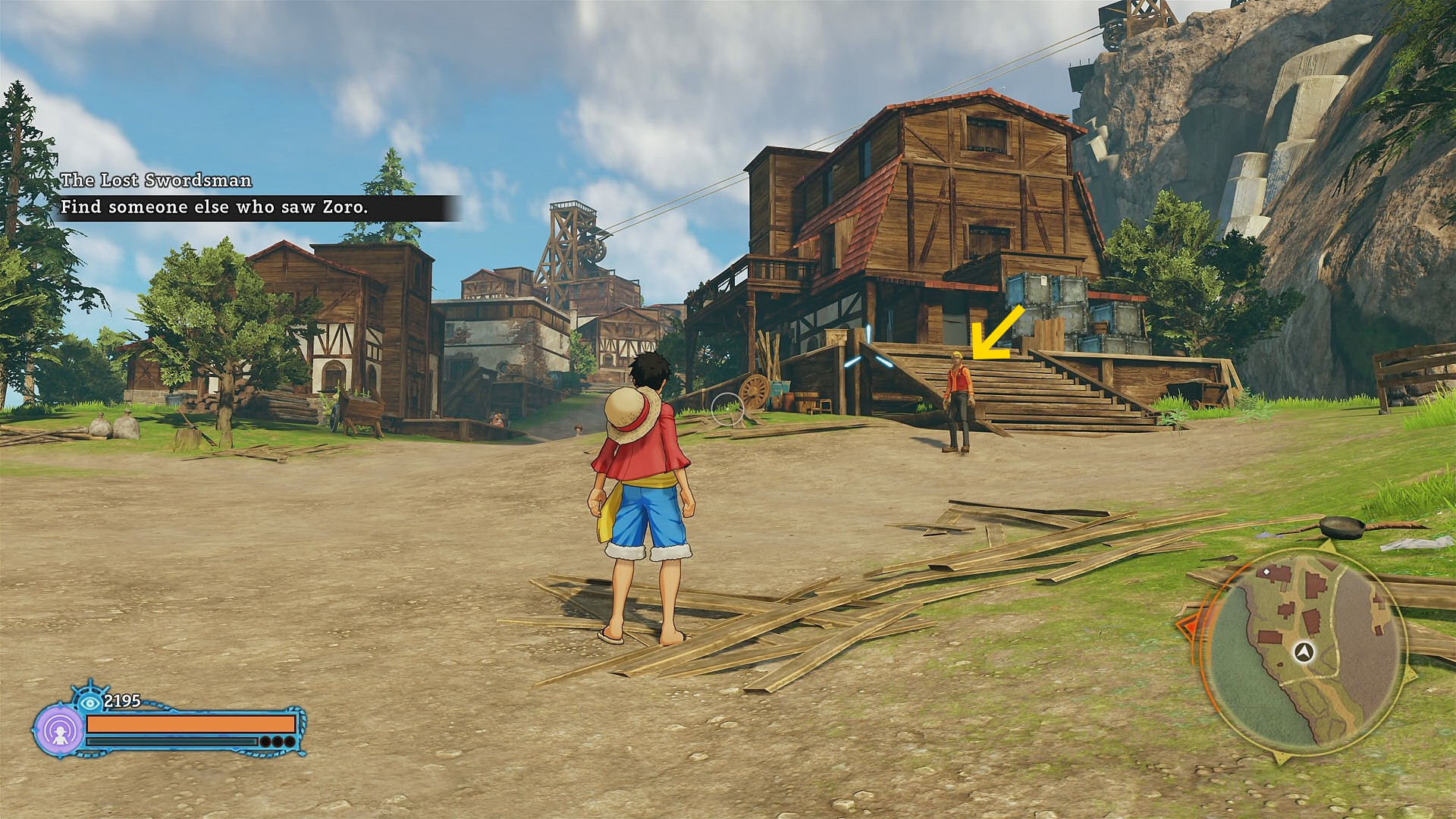Click the purple Observation Haki icon
The width and height of the screenshot is (1456, 819).
coord(58,730)
